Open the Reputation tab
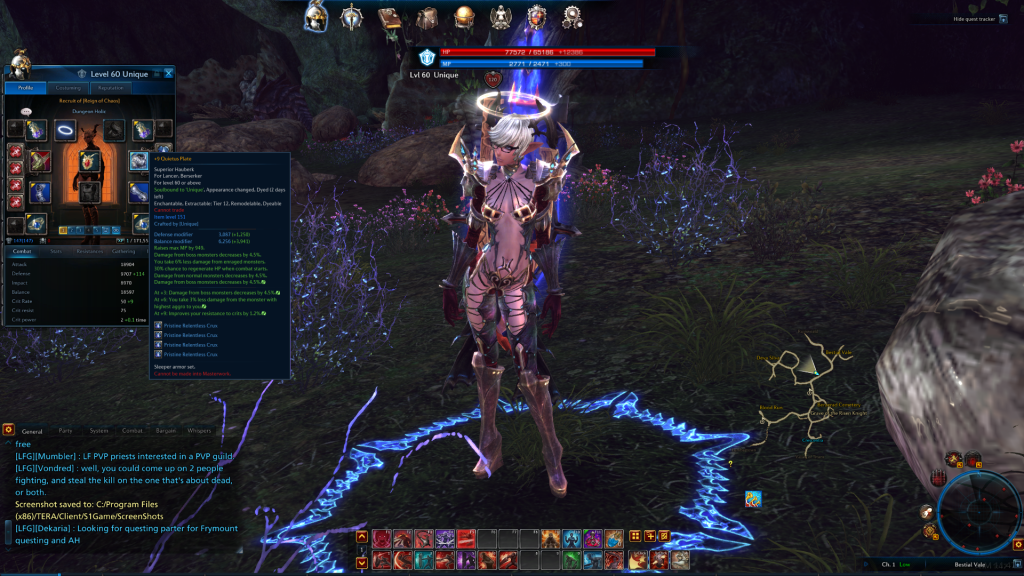The height and width of the screenshot is (576, 1024). pyautogui.click(x=111, y=88)
